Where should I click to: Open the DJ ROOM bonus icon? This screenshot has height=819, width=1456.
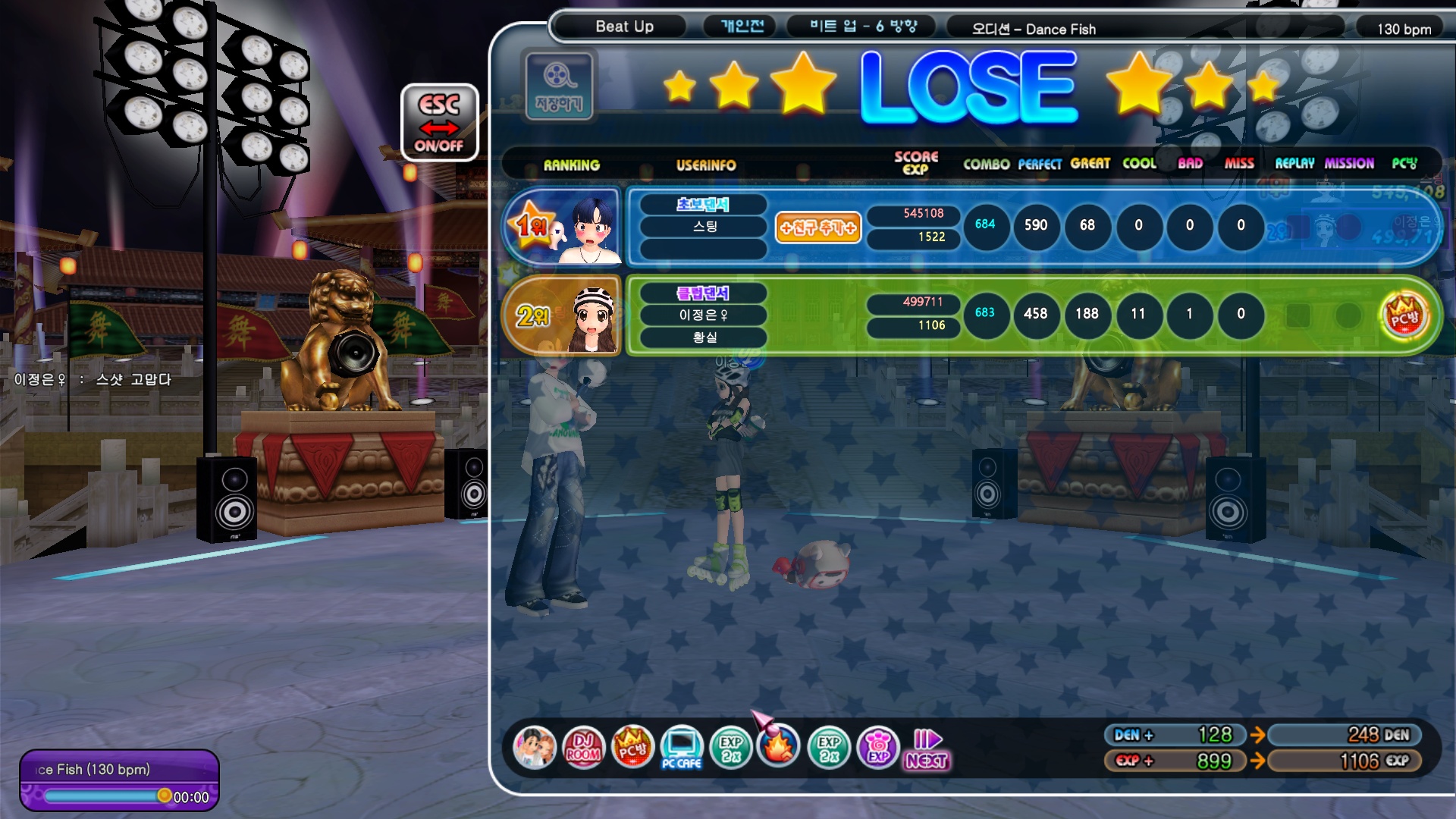(x=583, y=748)
